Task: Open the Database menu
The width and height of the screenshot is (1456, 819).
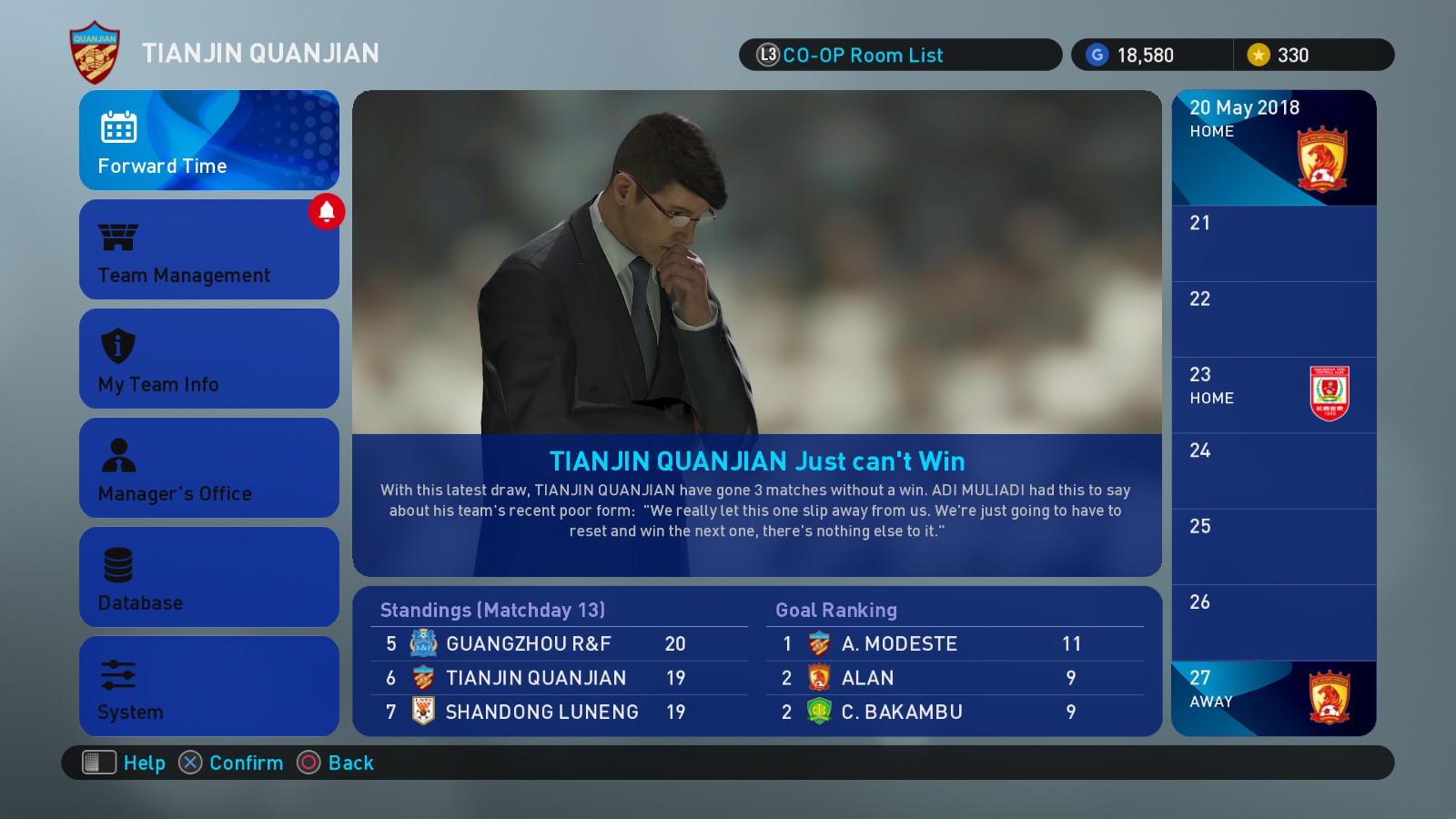Action: [x=208, y=577]
